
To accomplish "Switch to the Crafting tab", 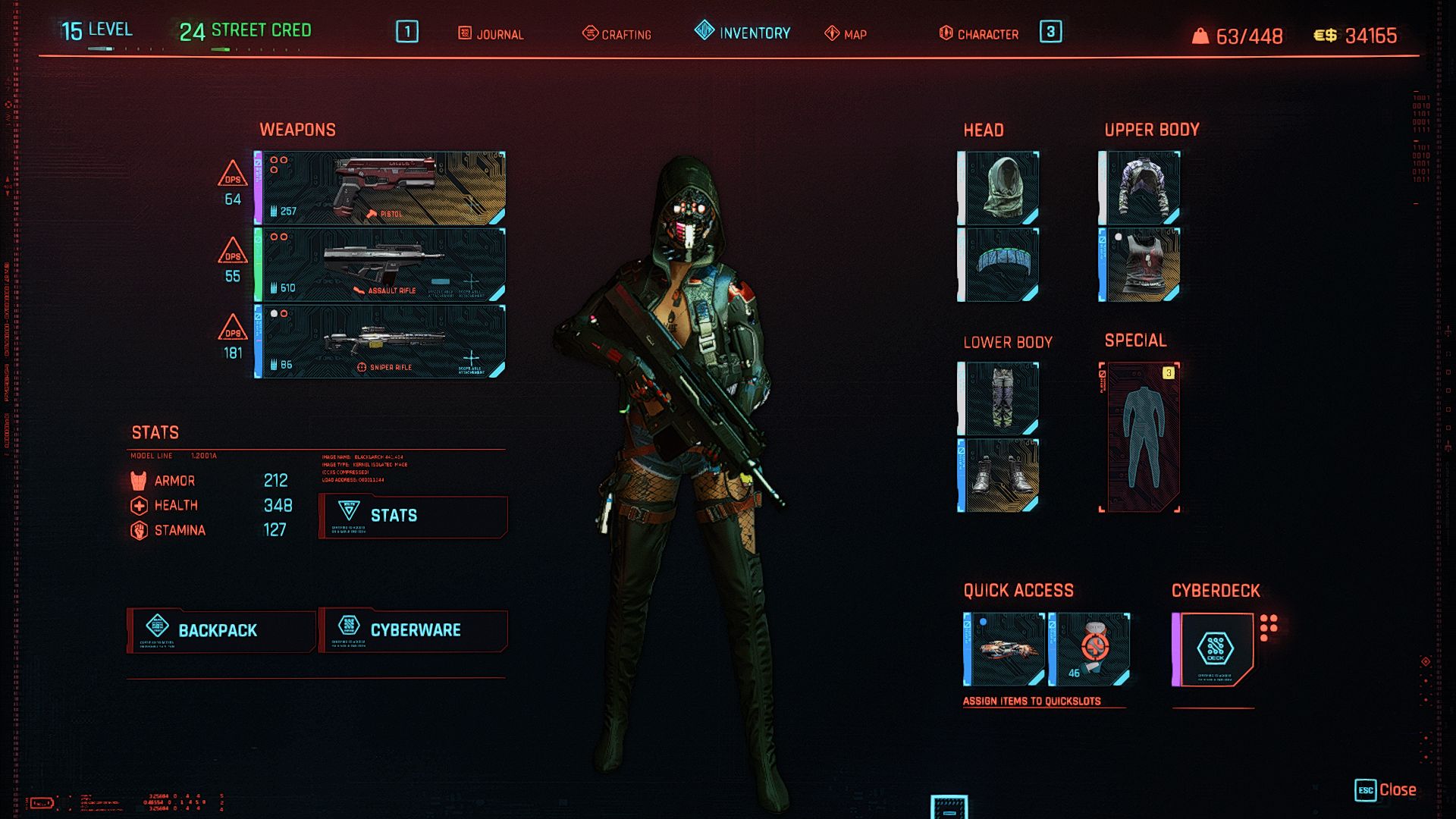I will point(617,34).
